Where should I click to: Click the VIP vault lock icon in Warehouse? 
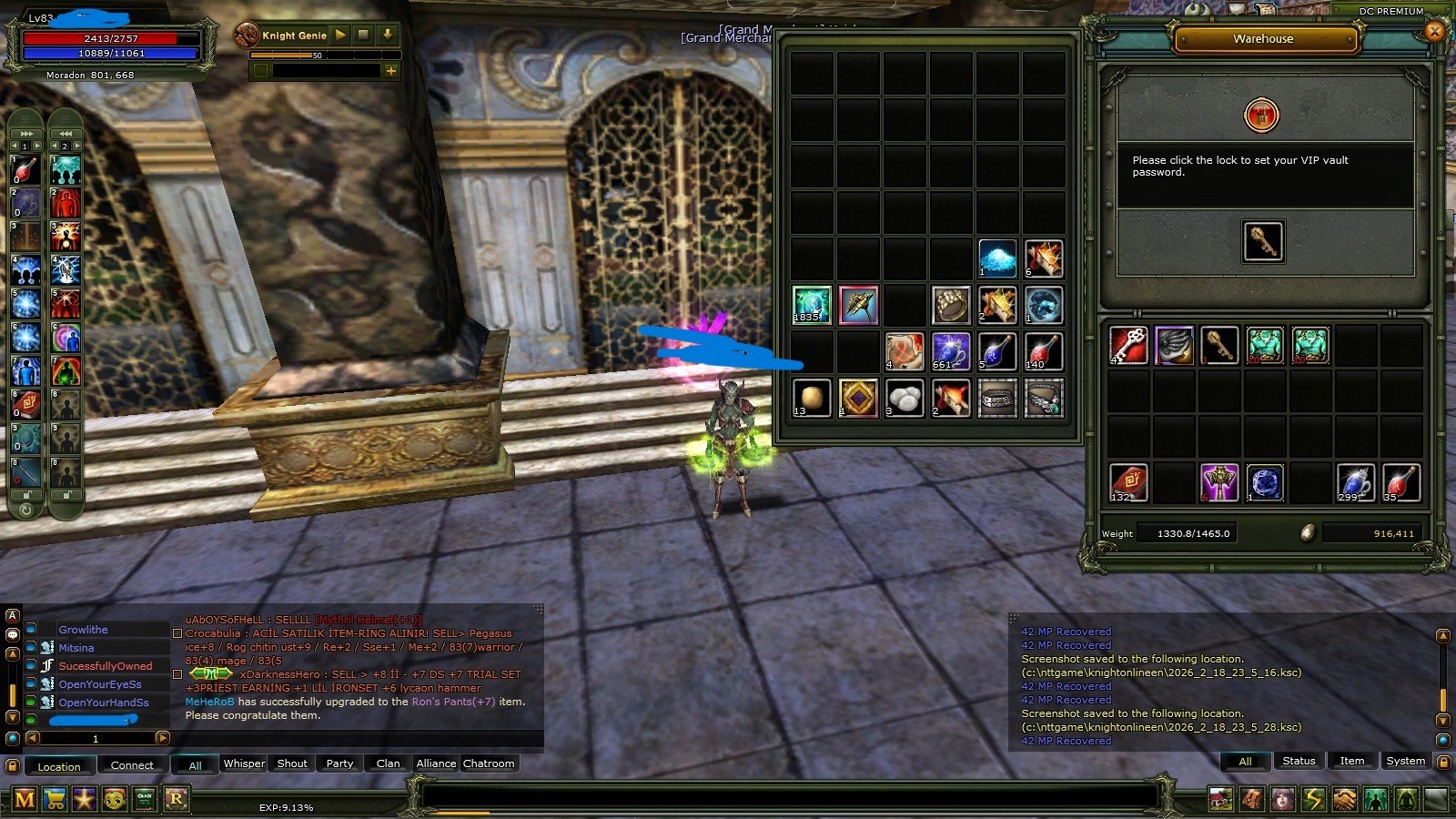coord(1263,115)
